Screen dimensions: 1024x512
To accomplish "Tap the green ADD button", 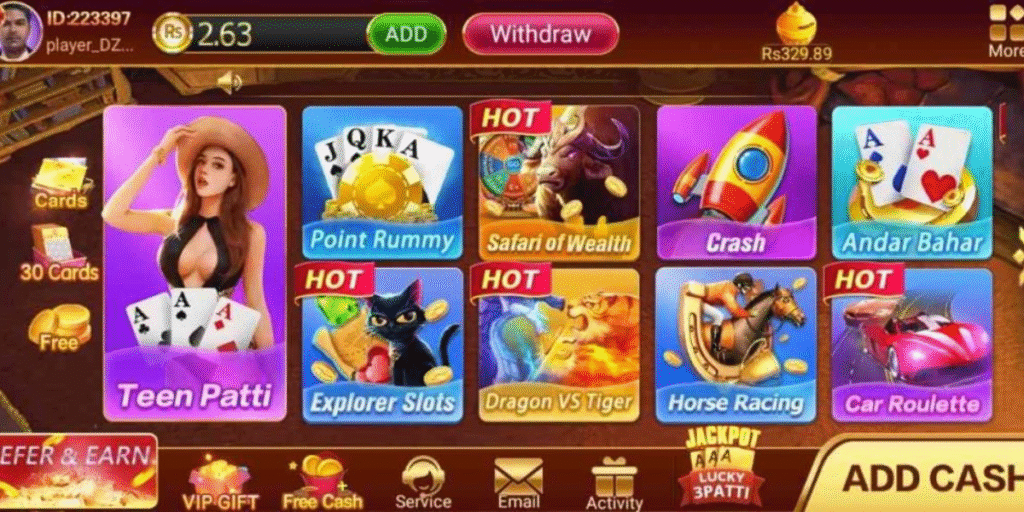I will tap(406, 34).
